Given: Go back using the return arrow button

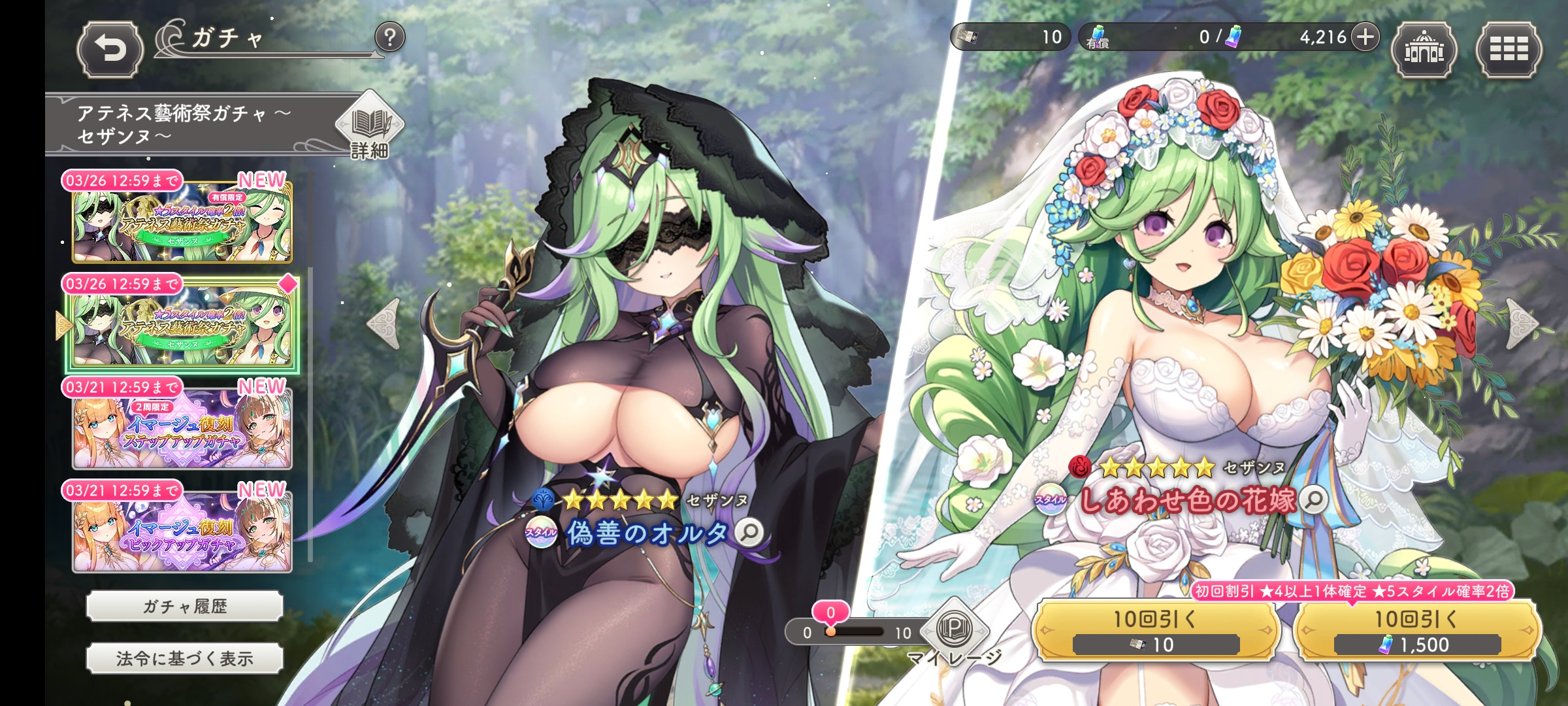Looking at the screenshot, I should 110,50.
